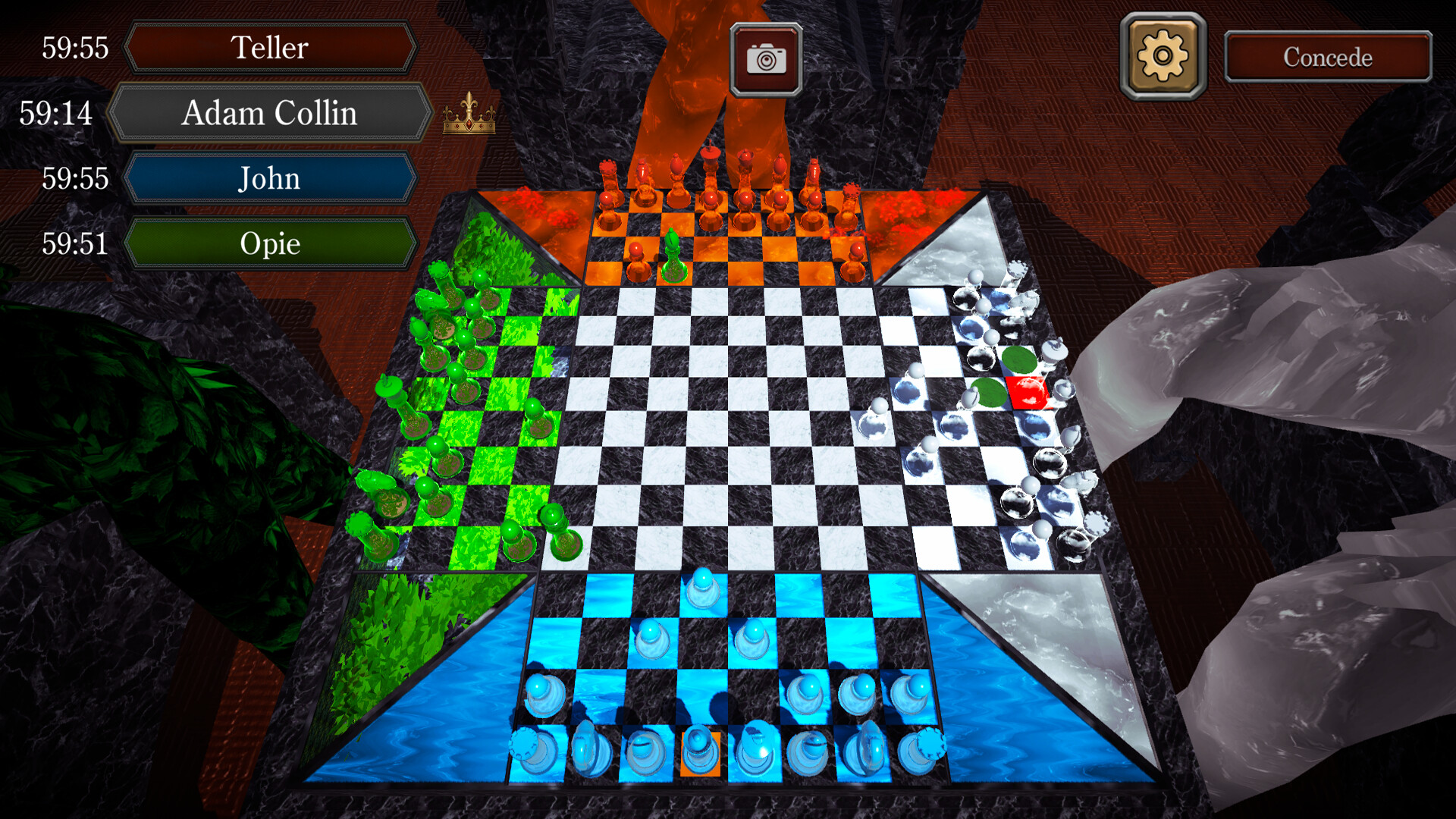Click the Concede button

coord(1328,57)
